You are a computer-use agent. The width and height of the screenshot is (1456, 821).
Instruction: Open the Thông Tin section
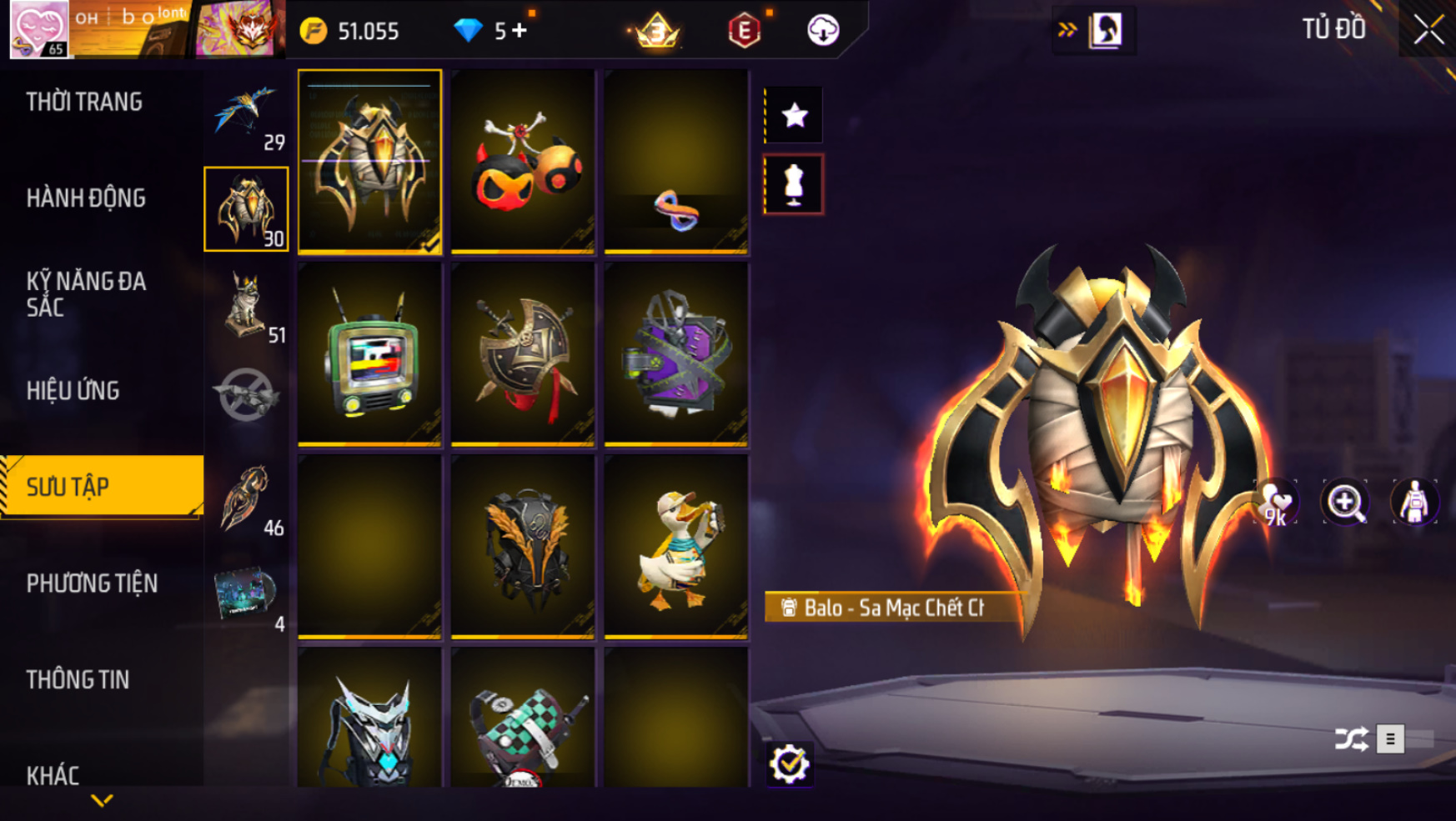(78, 680)
